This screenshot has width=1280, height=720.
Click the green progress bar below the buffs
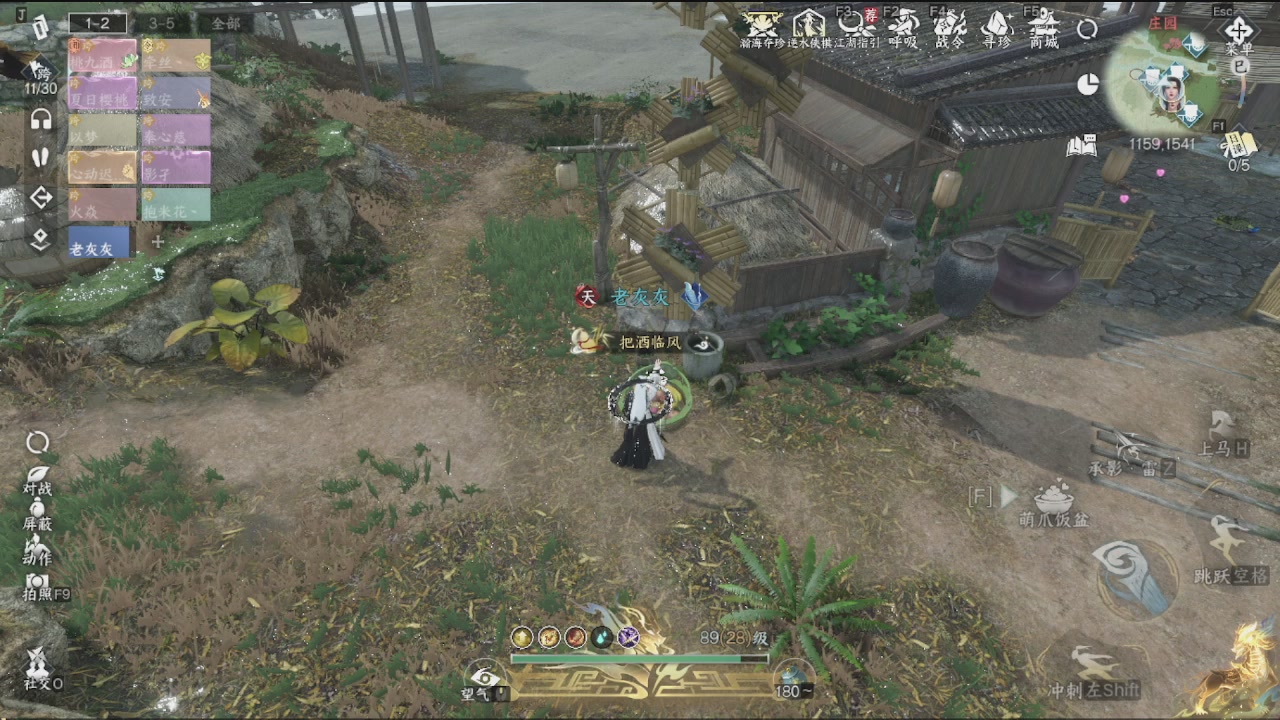coord(638,660)
